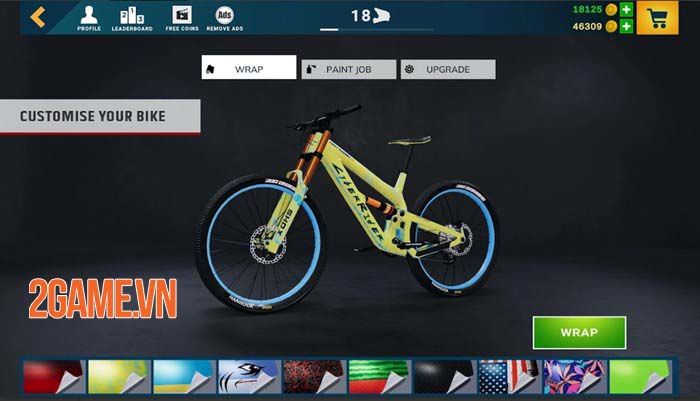700x401 pixels.
Task: Add more gold coins with plus button
Action: pyautogui.click(x=626, y=27)
